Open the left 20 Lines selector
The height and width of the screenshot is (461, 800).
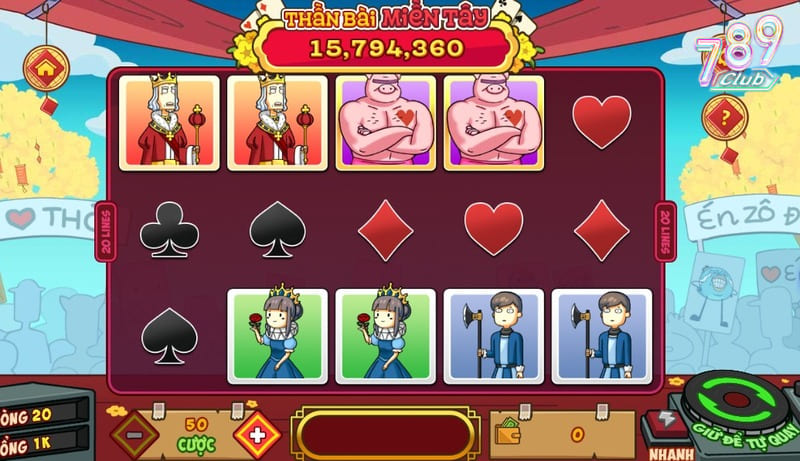[107, 232]
